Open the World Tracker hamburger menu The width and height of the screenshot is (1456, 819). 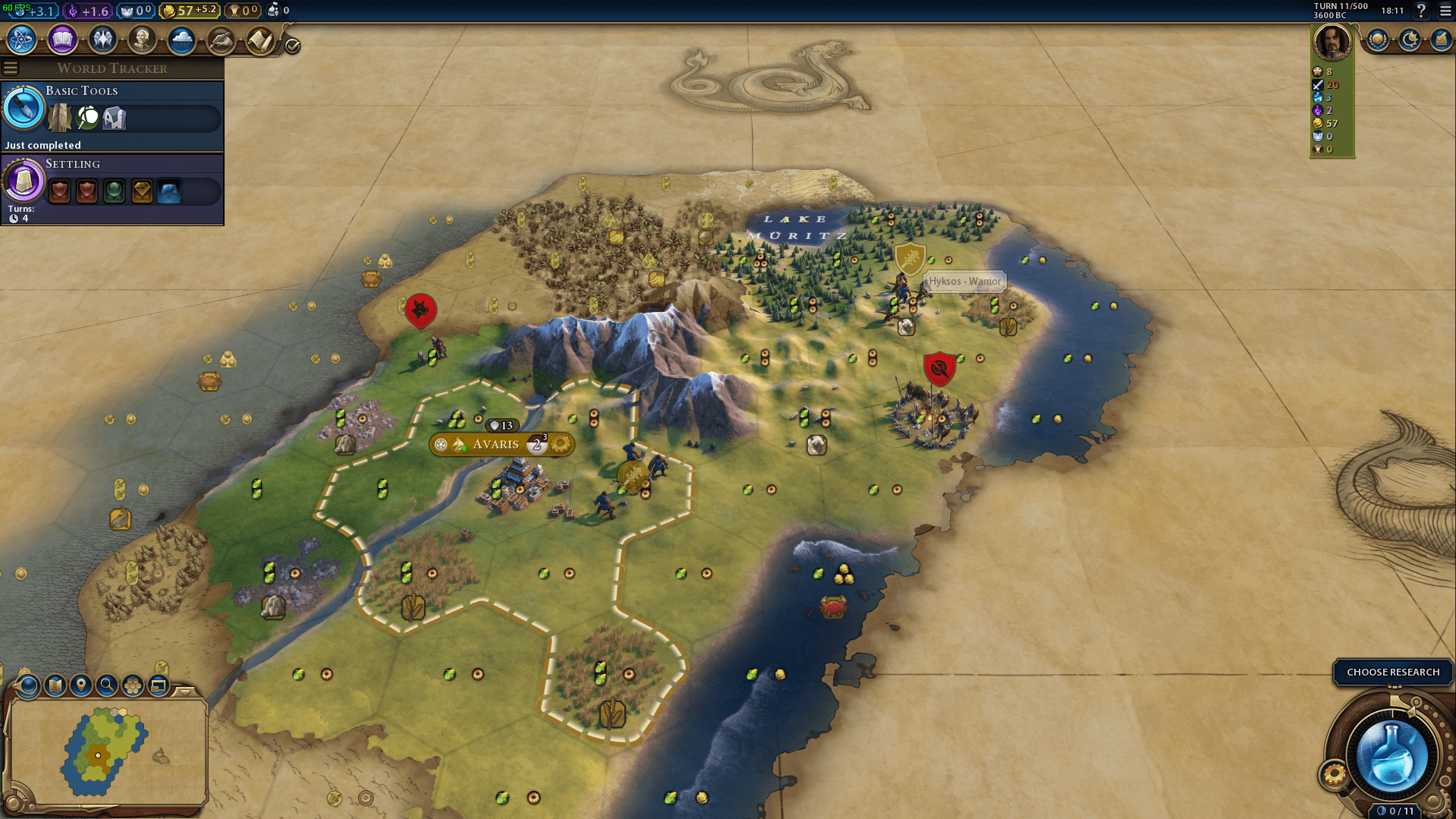coord(11,68)
